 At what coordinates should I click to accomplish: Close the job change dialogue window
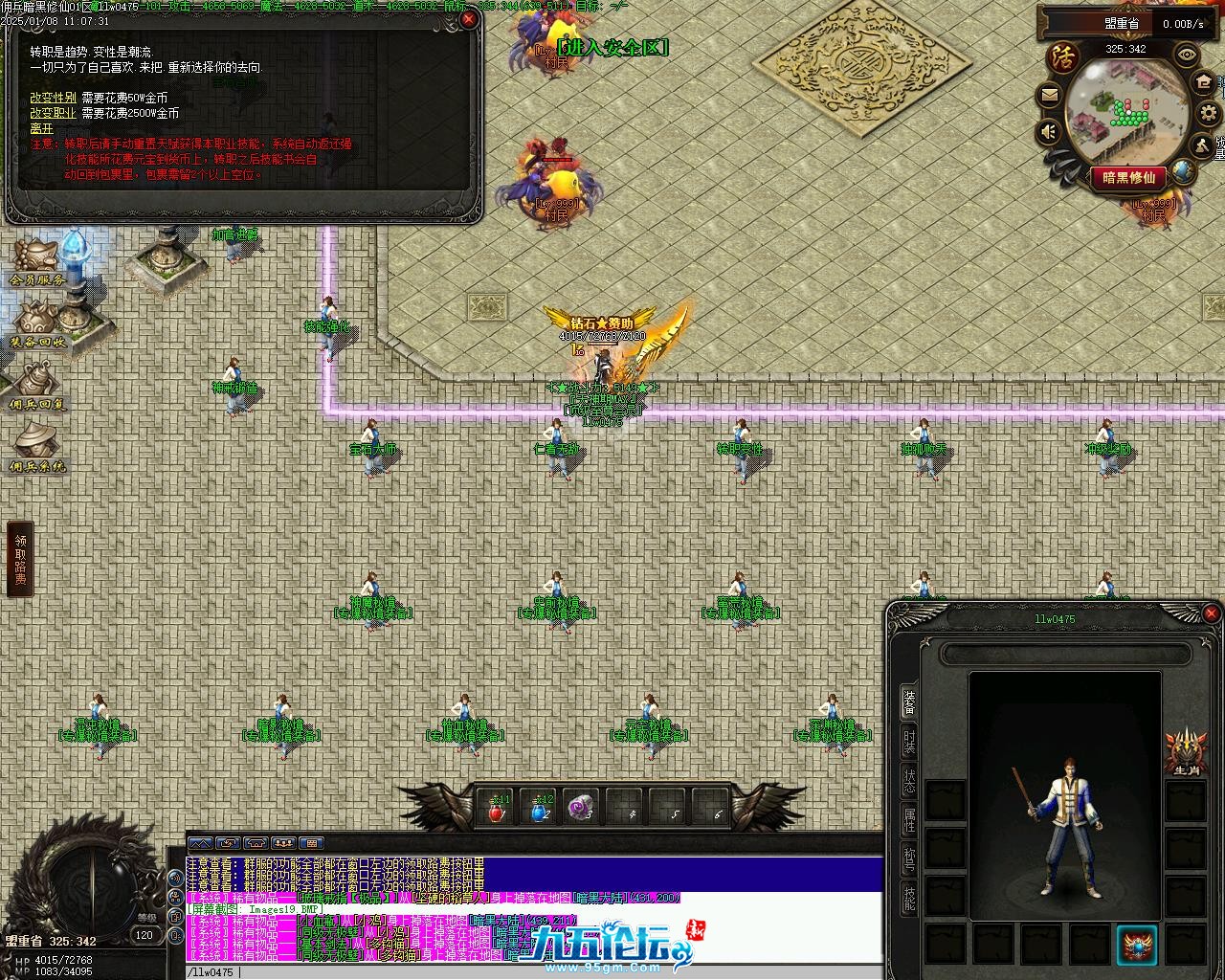pyautogui.click(x=468, y=19)
